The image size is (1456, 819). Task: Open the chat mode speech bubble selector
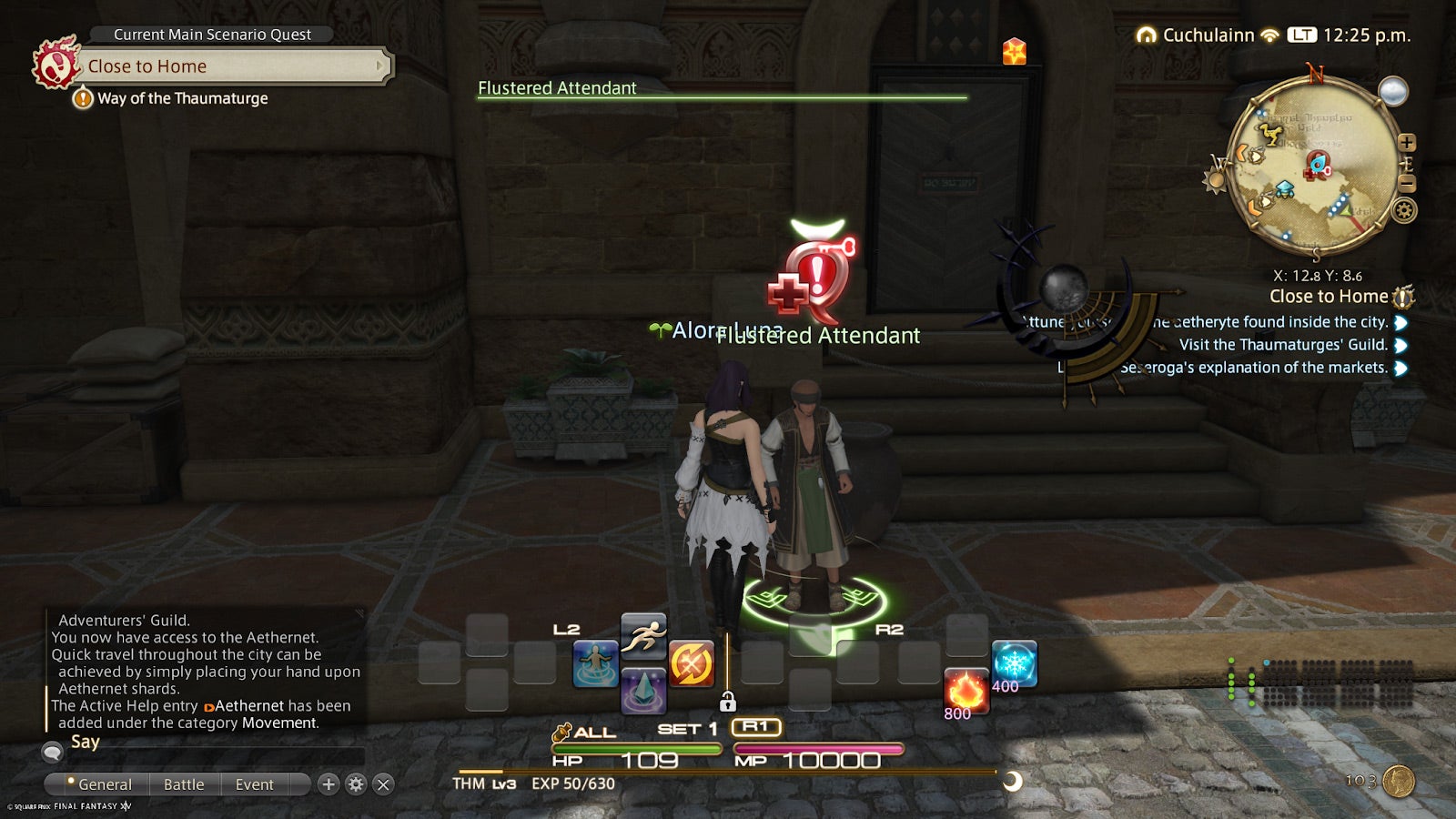pyautogui.click(x=52, y=752)
